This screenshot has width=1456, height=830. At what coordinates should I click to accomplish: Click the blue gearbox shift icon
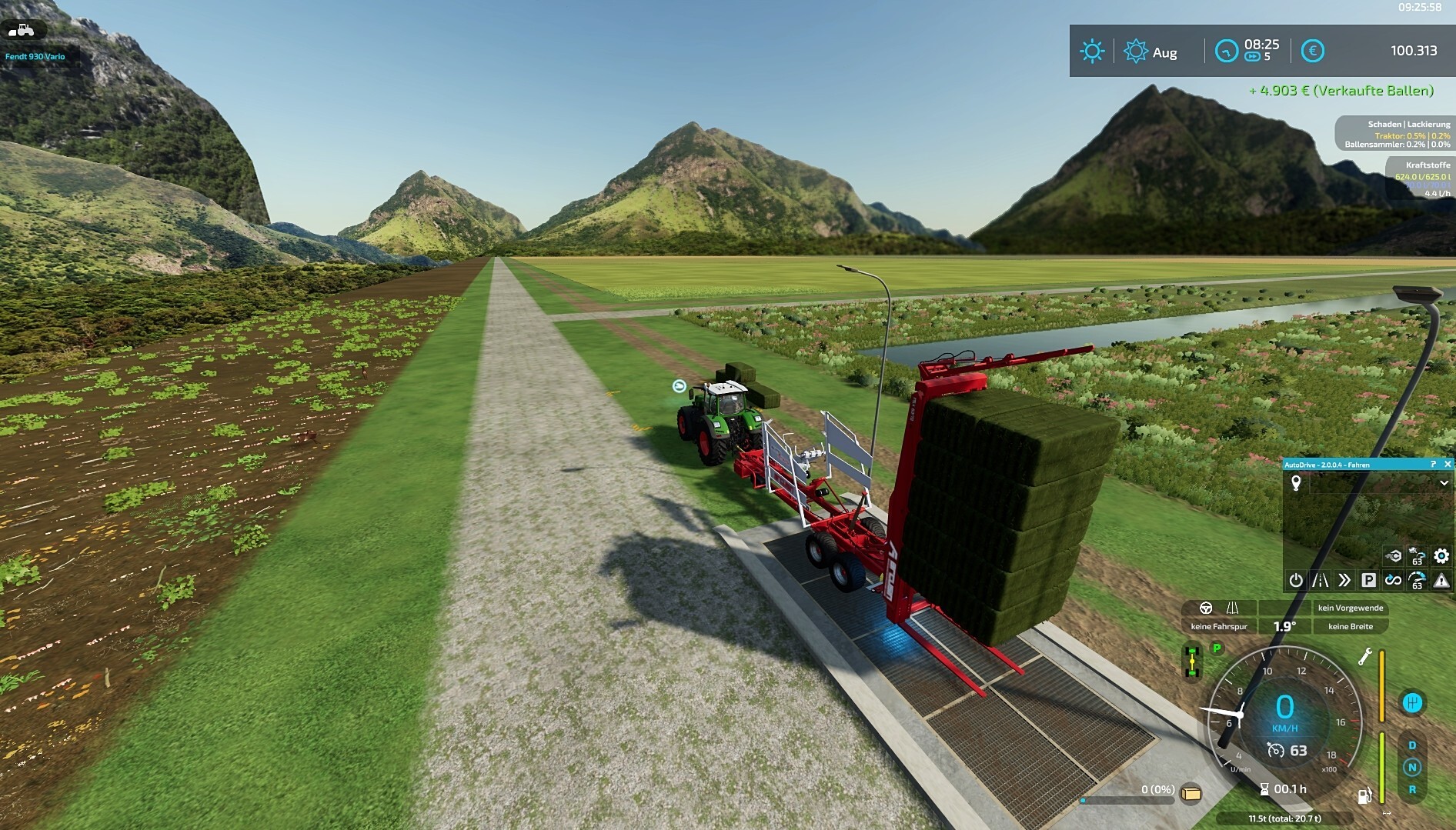click(x=1412, y=702)
